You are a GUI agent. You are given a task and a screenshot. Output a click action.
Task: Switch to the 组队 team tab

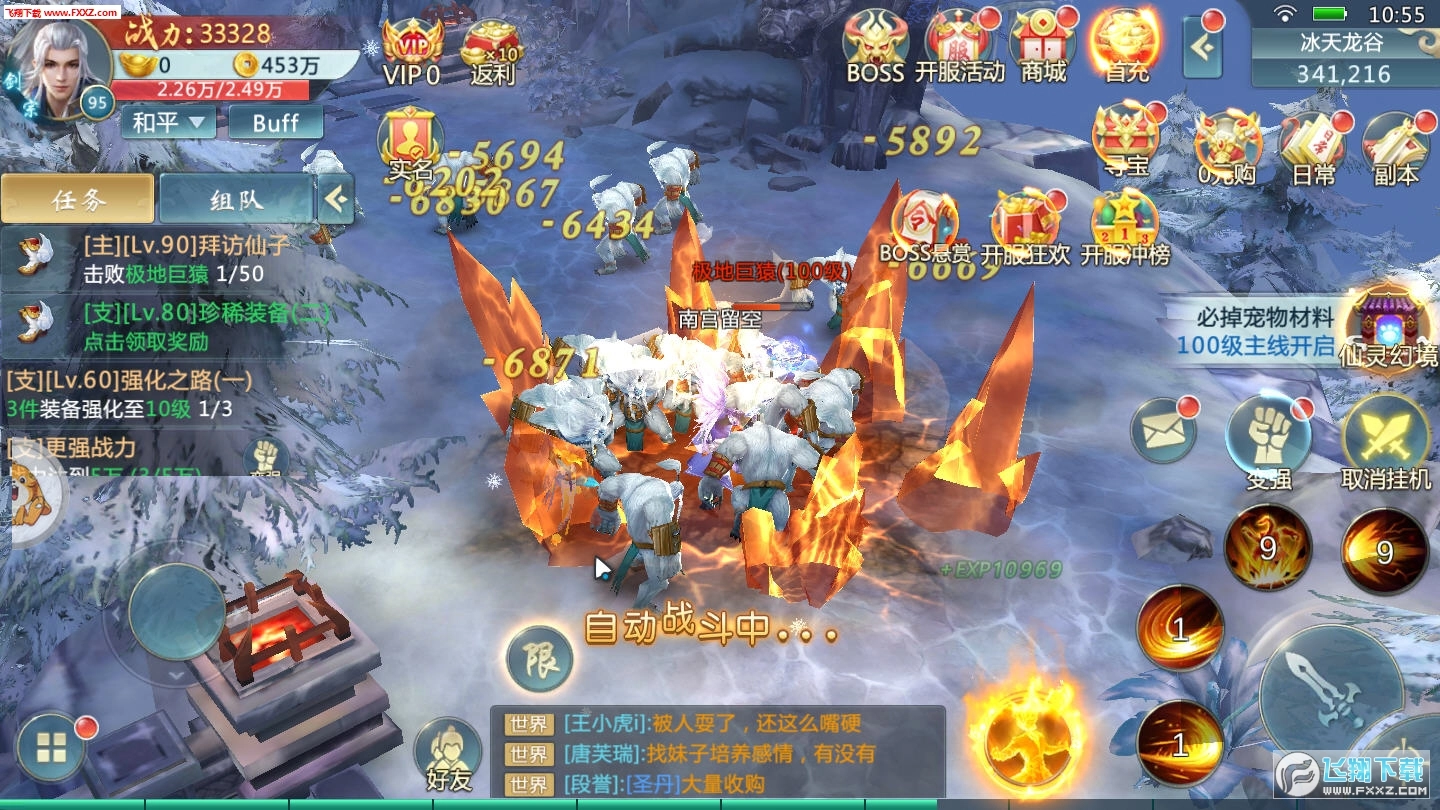click(x=234, y=198)
